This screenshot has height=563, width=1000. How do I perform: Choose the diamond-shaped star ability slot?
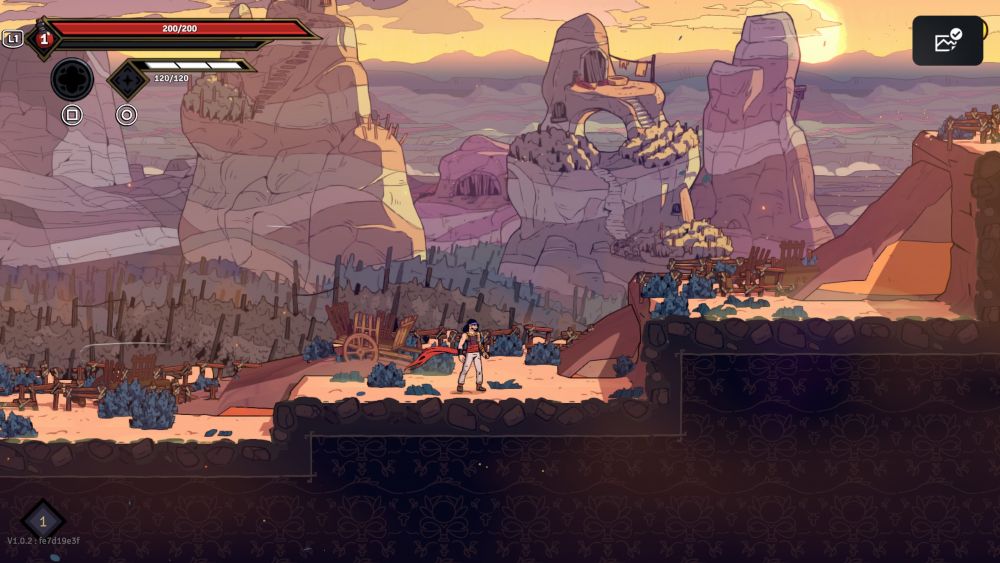[x=127, y=80]
